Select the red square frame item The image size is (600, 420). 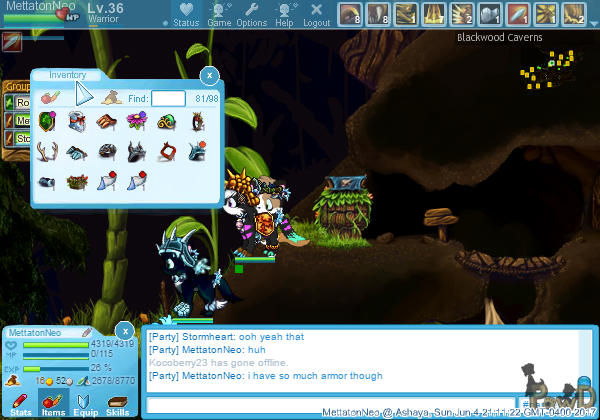click(x=166, y=152)
